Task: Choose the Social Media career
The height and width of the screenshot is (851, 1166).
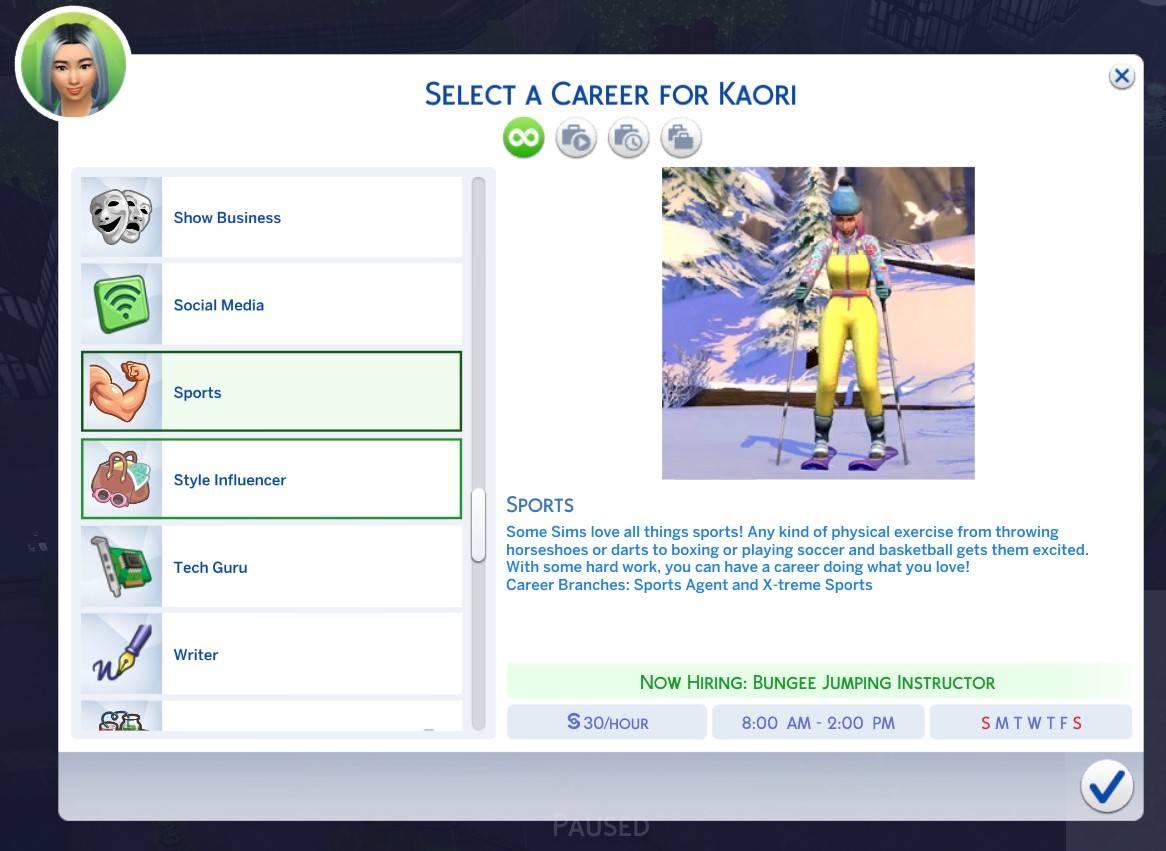Action: (271, 305)
